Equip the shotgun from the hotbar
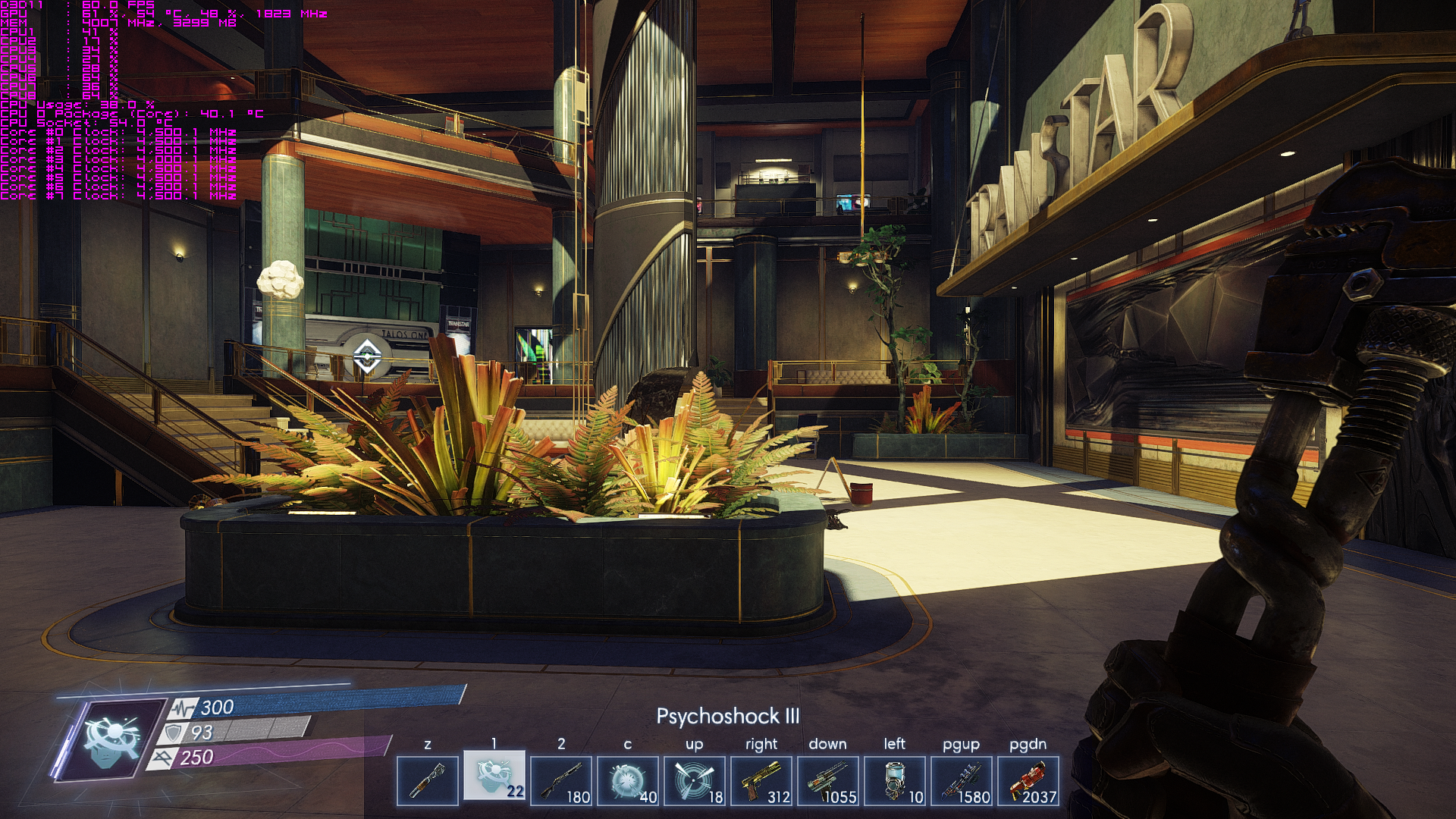Viewport: 1456px width, 819px height. pos(561,780)
